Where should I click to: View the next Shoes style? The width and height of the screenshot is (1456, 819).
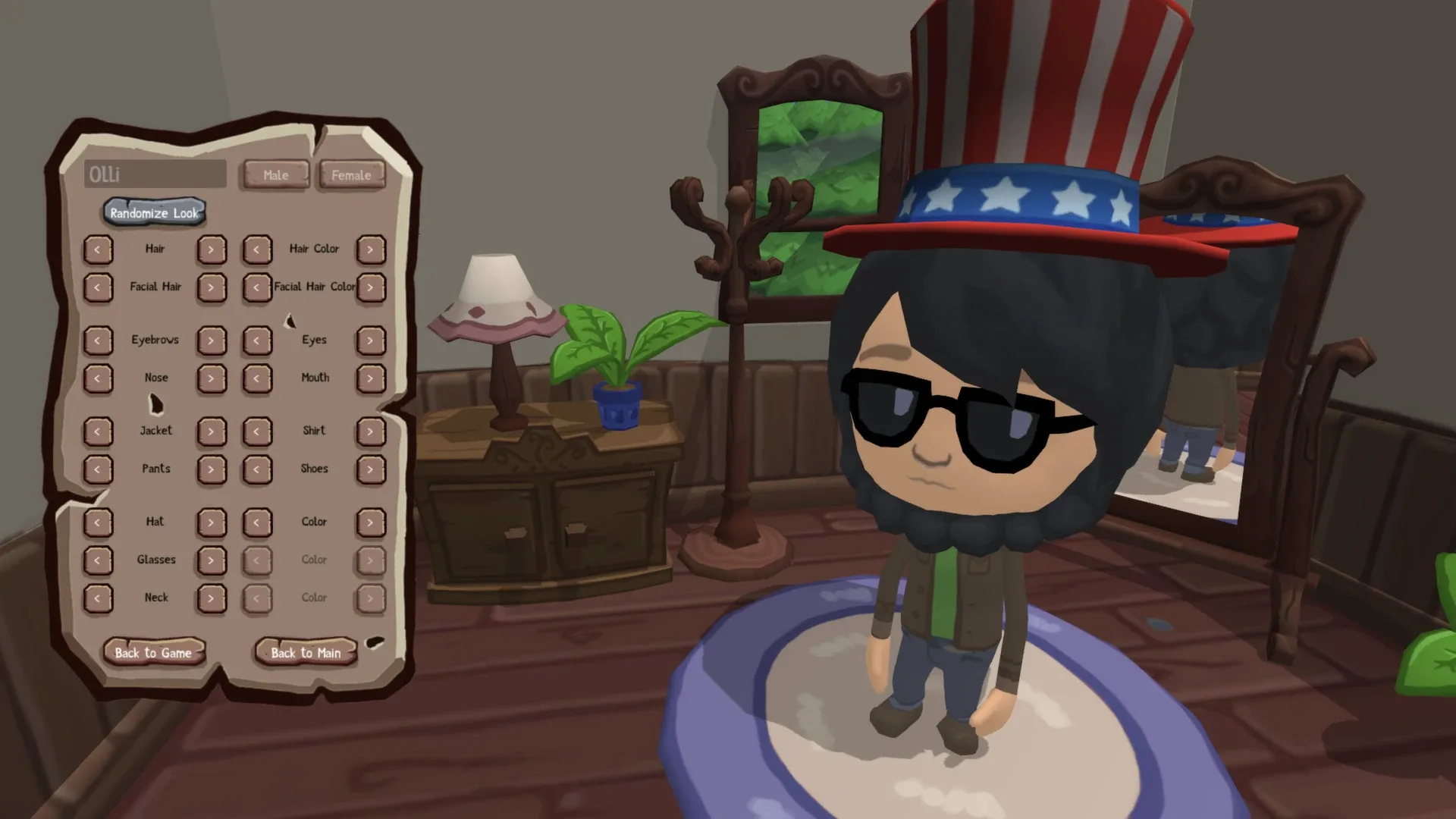point(371,469)
